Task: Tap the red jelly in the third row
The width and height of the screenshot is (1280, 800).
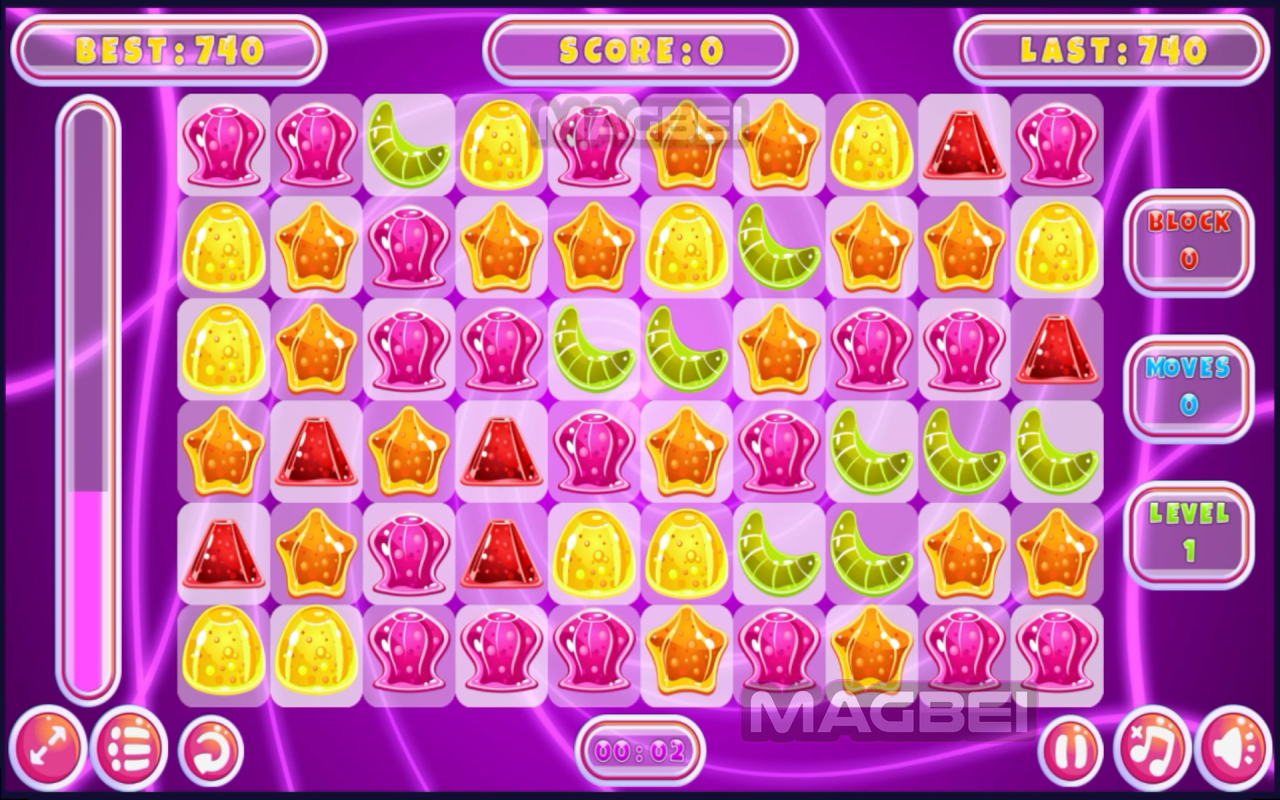Action: click(1057, 349)
